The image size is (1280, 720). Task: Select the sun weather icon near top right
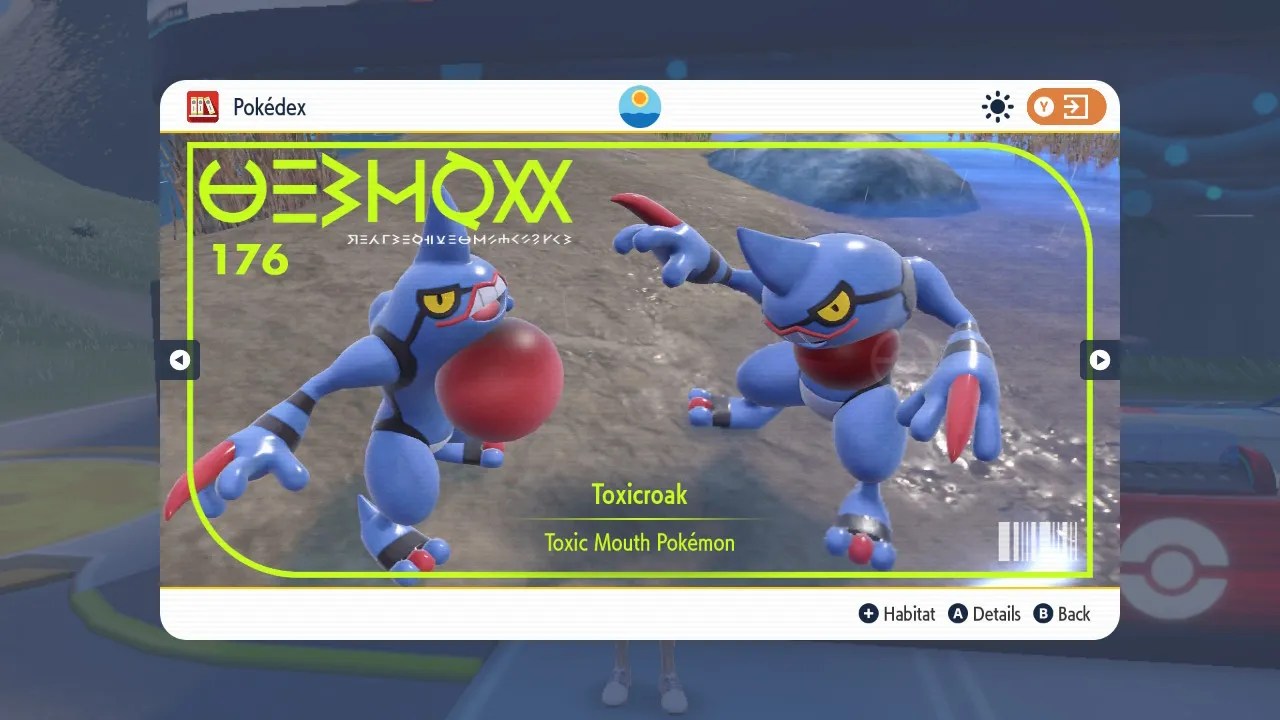click(x=997, y=106)
